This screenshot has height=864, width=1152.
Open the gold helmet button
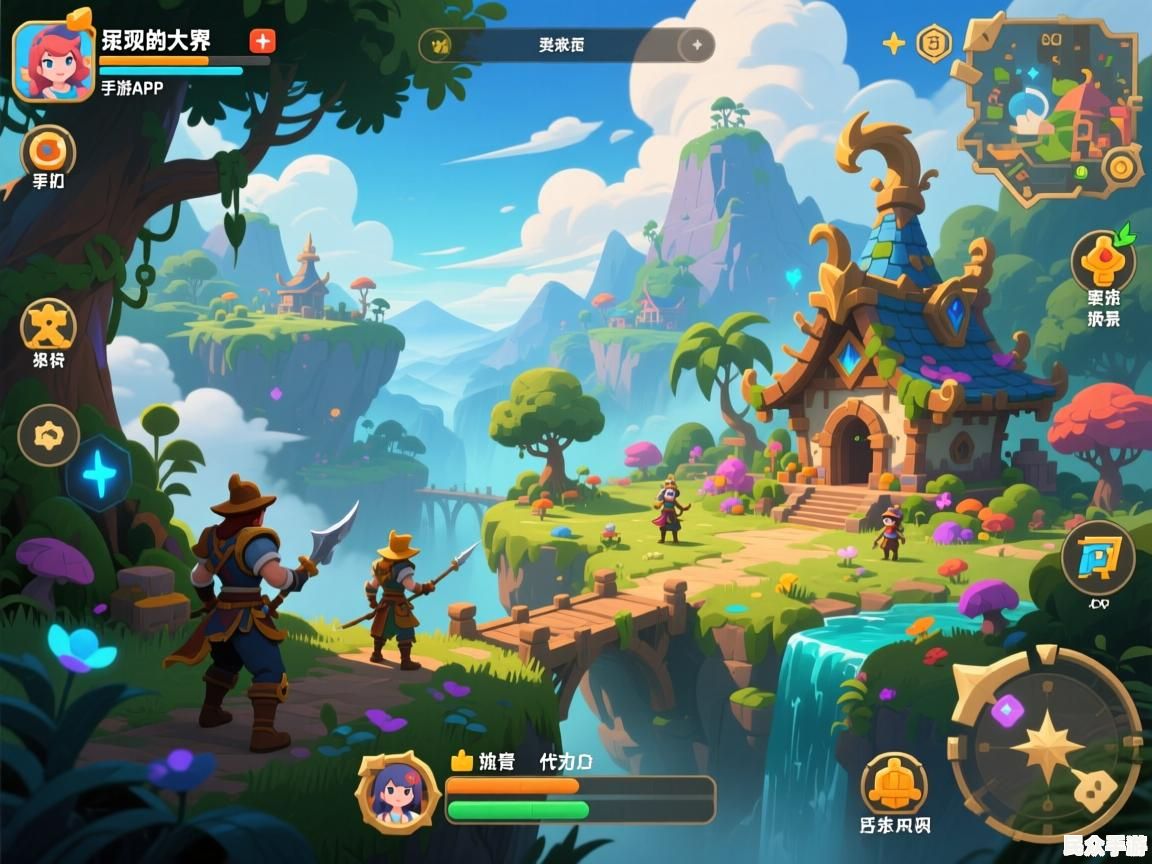(x=894, y=784)
